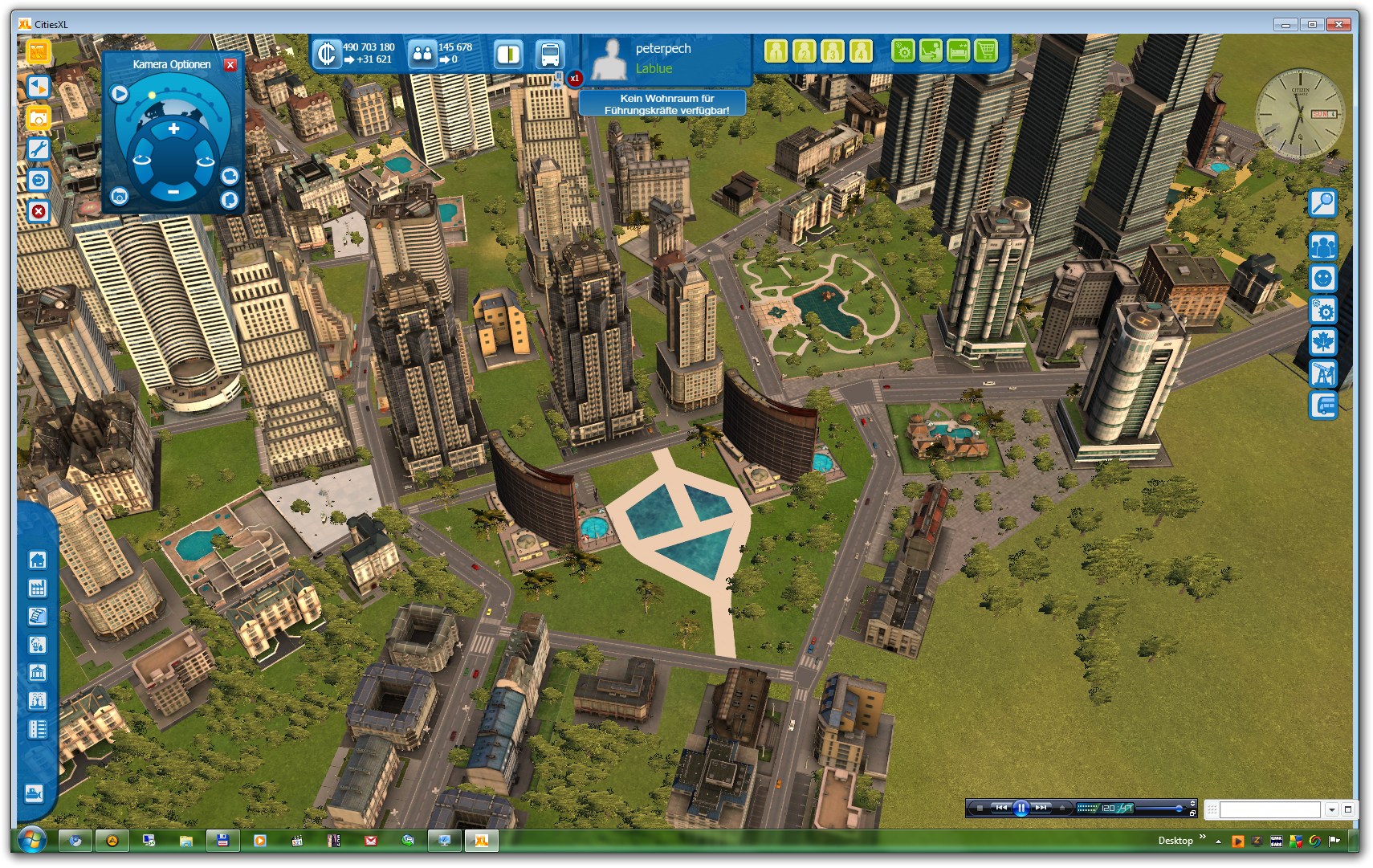Close the Kamera Optionen panel
This screenshot has width=1373, height=868.
coord(230,65)
